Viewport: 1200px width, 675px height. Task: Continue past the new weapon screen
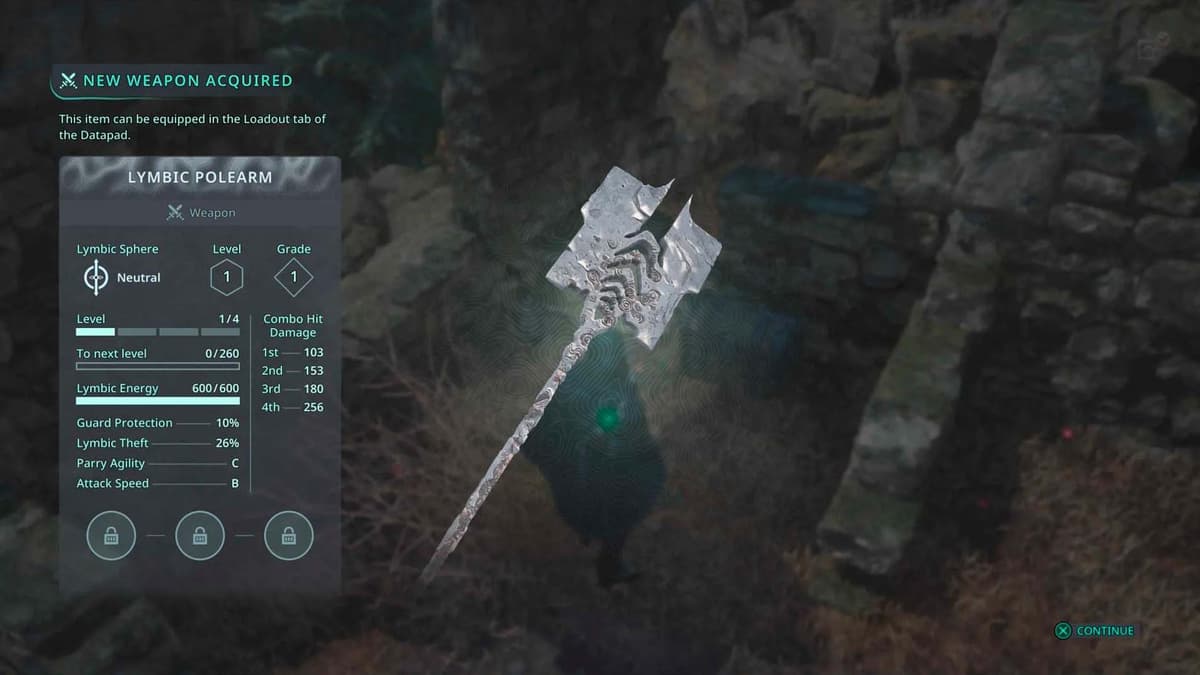click(x=1095, y=631)
